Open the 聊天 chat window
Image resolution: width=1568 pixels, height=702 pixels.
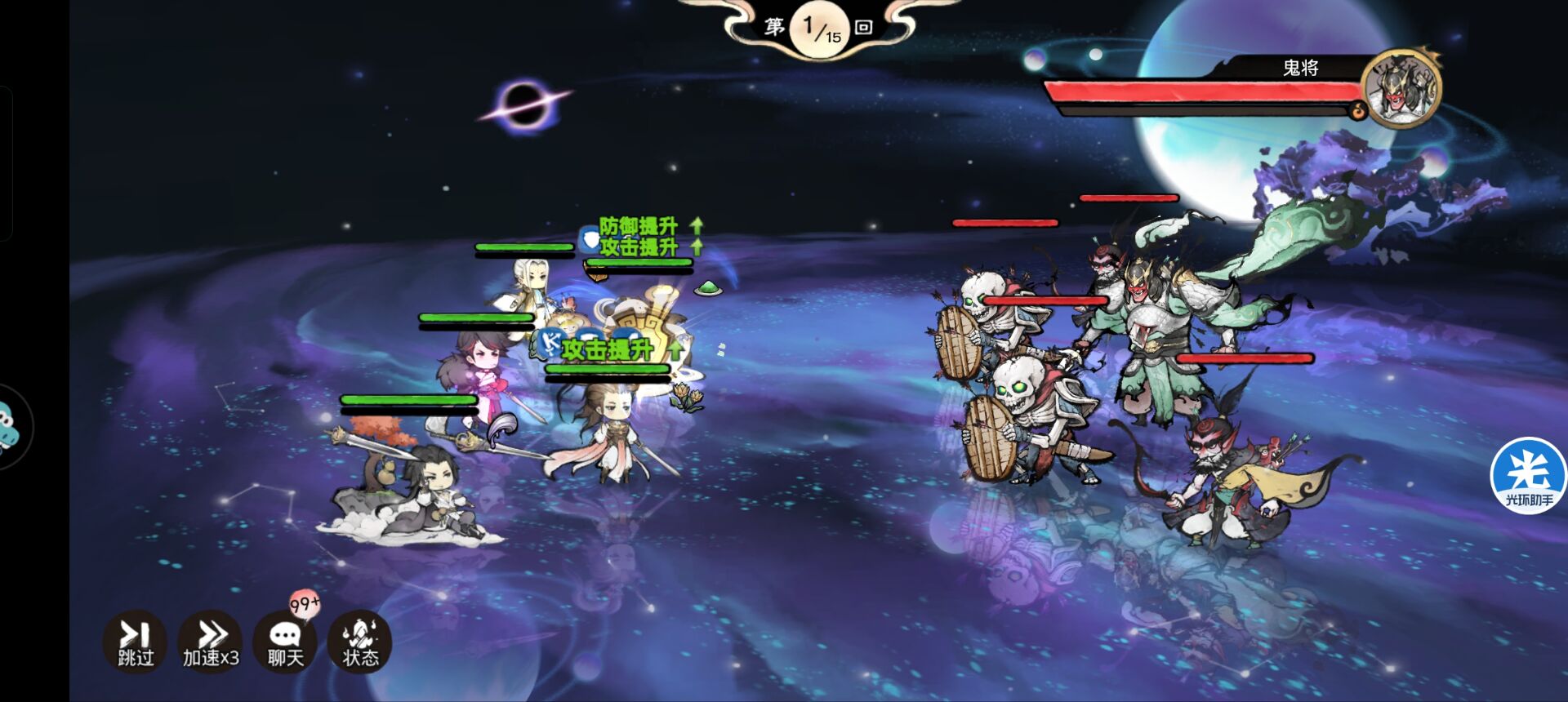tap(285, 642)
